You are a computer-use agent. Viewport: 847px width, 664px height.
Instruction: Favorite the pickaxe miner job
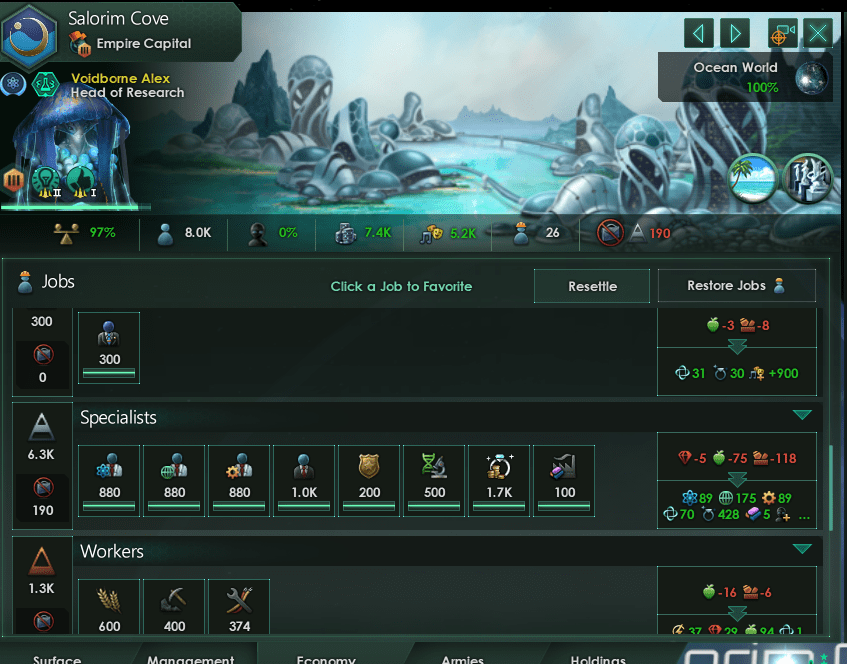174,606
